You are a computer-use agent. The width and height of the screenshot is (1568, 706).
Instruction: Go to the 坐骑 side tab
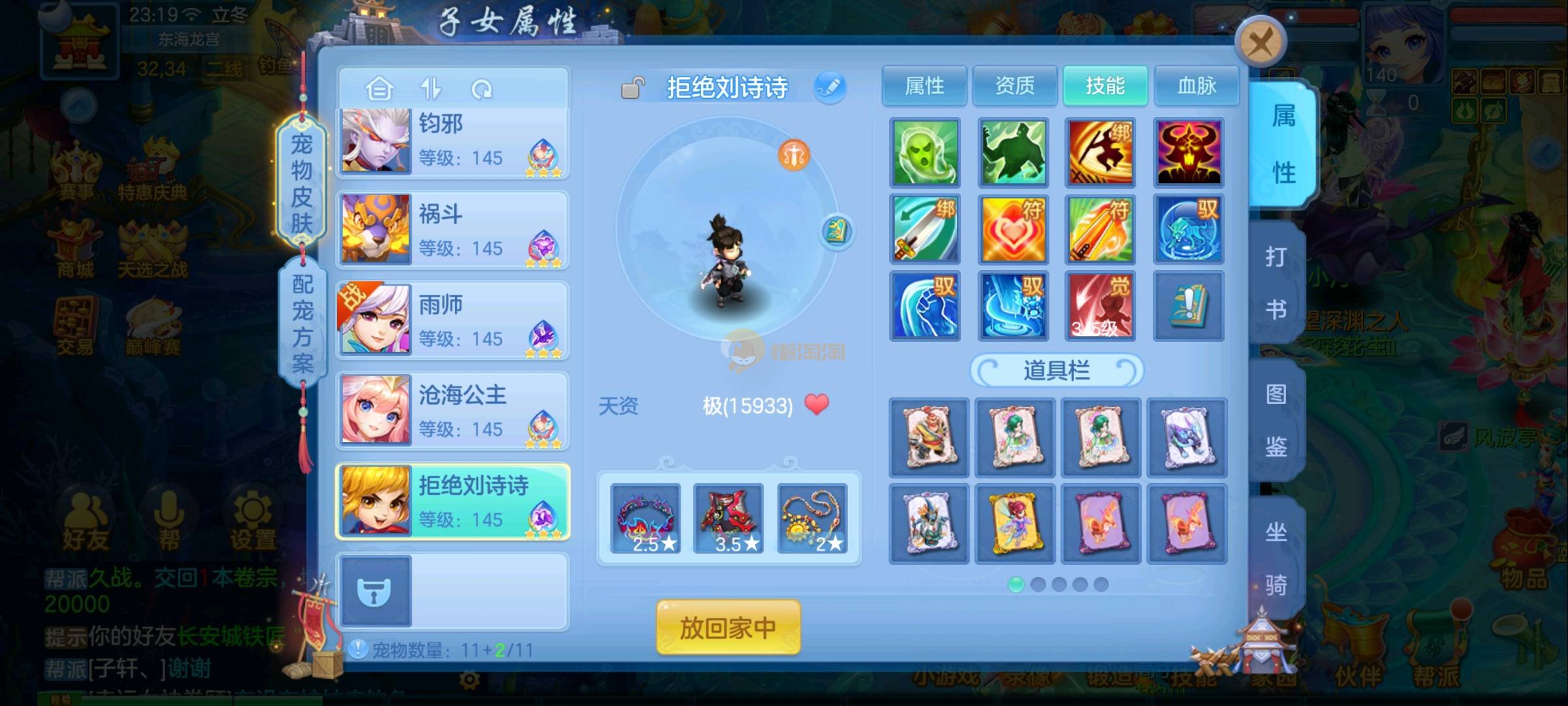[x=1276, y=558]
